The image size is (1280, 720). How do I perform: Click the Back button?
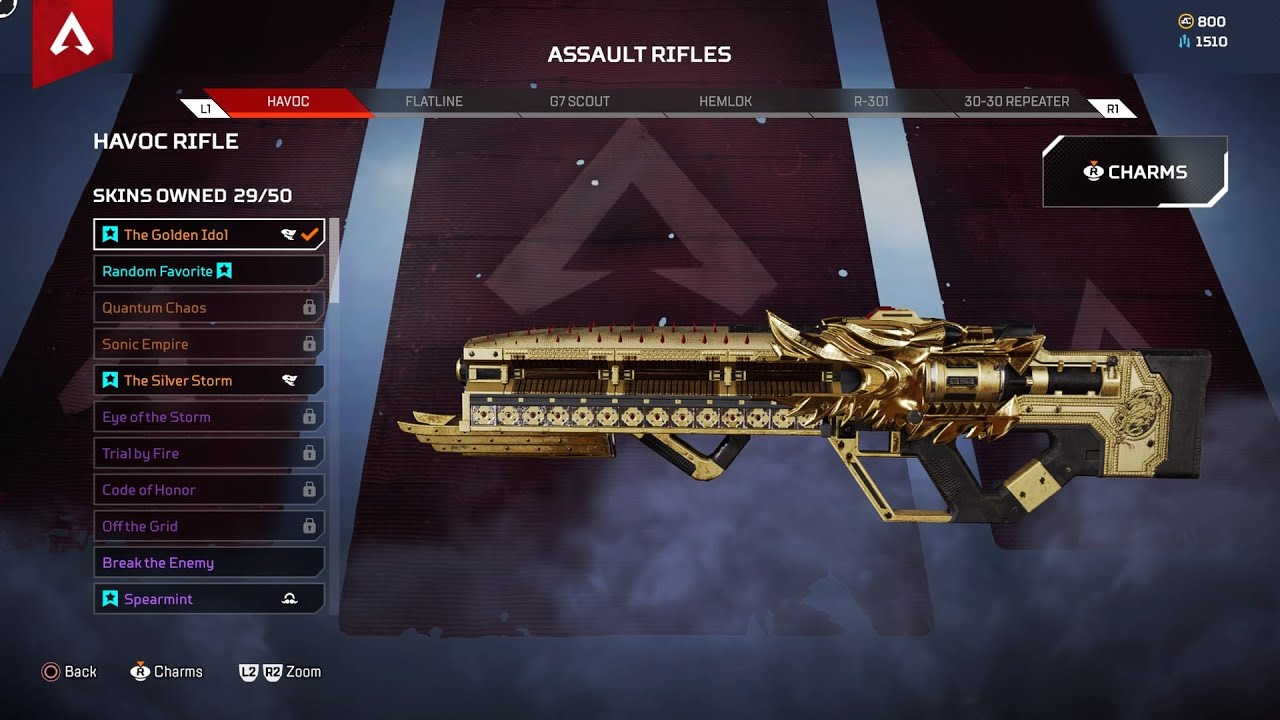point(70,672)
